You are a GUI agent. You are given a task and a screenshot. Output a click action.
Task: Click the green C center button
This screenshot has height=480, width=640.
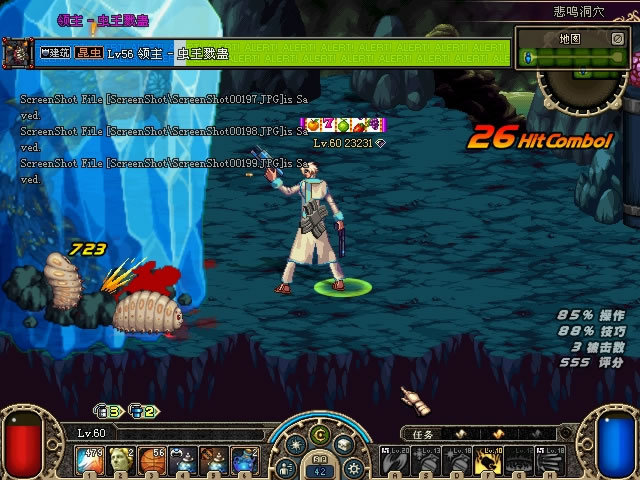click(320, 434)
